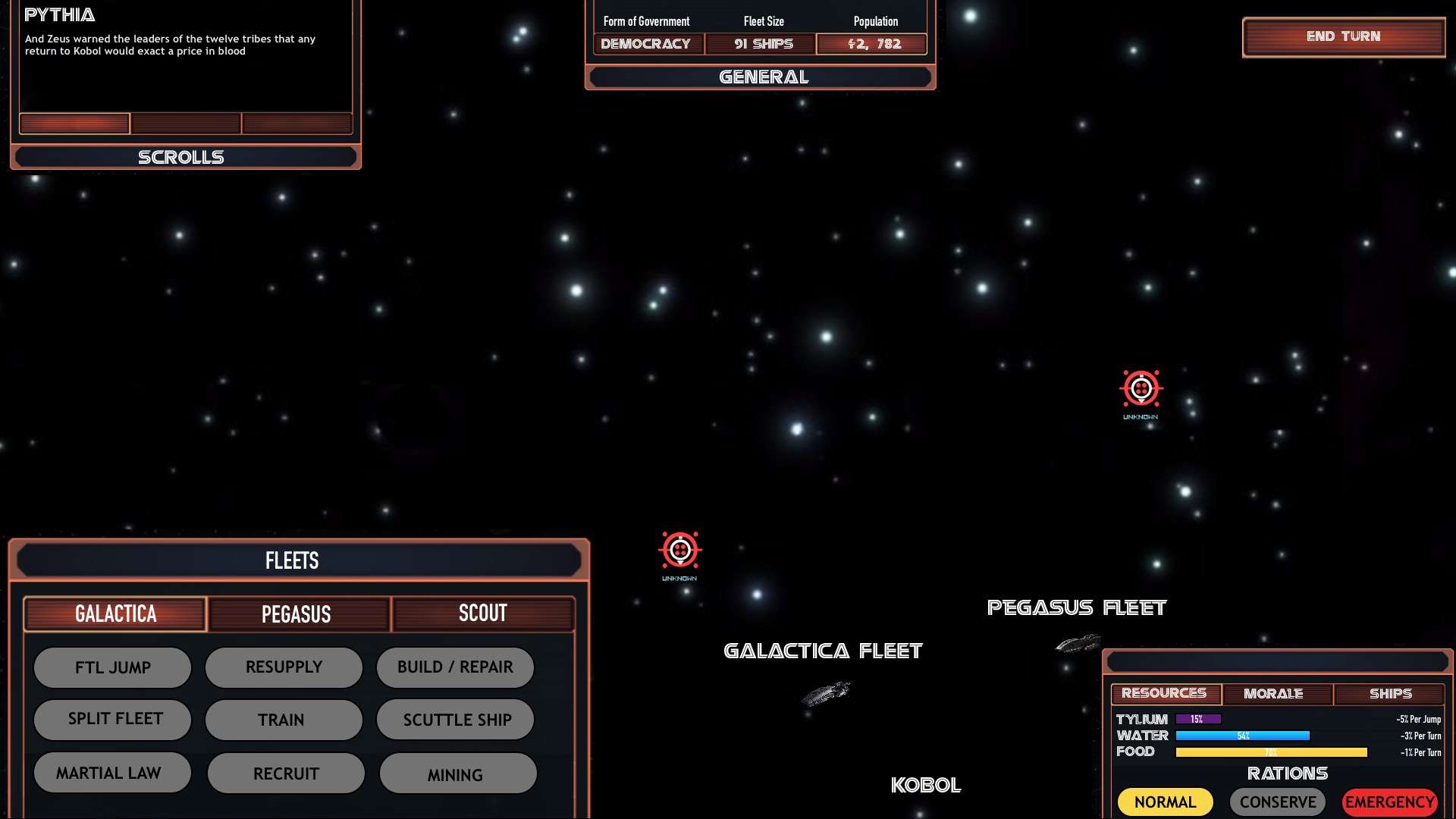
Task: Select the Galactica fleet tab
Action: click(115, 613)
